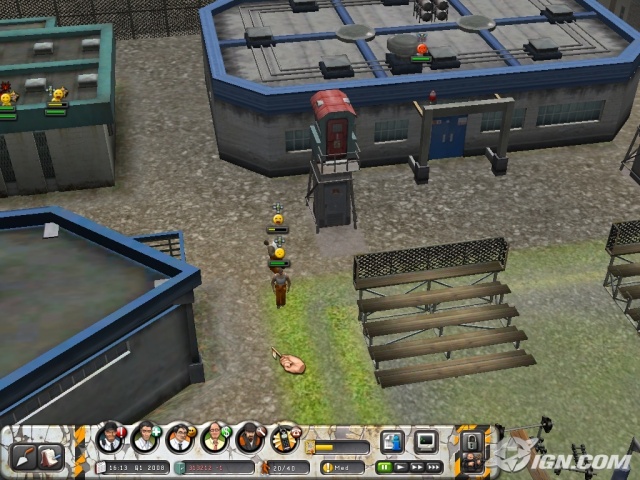Click the padlock lockdown button
This screenshot has width=640, height=480.
[x=471, y=440]
